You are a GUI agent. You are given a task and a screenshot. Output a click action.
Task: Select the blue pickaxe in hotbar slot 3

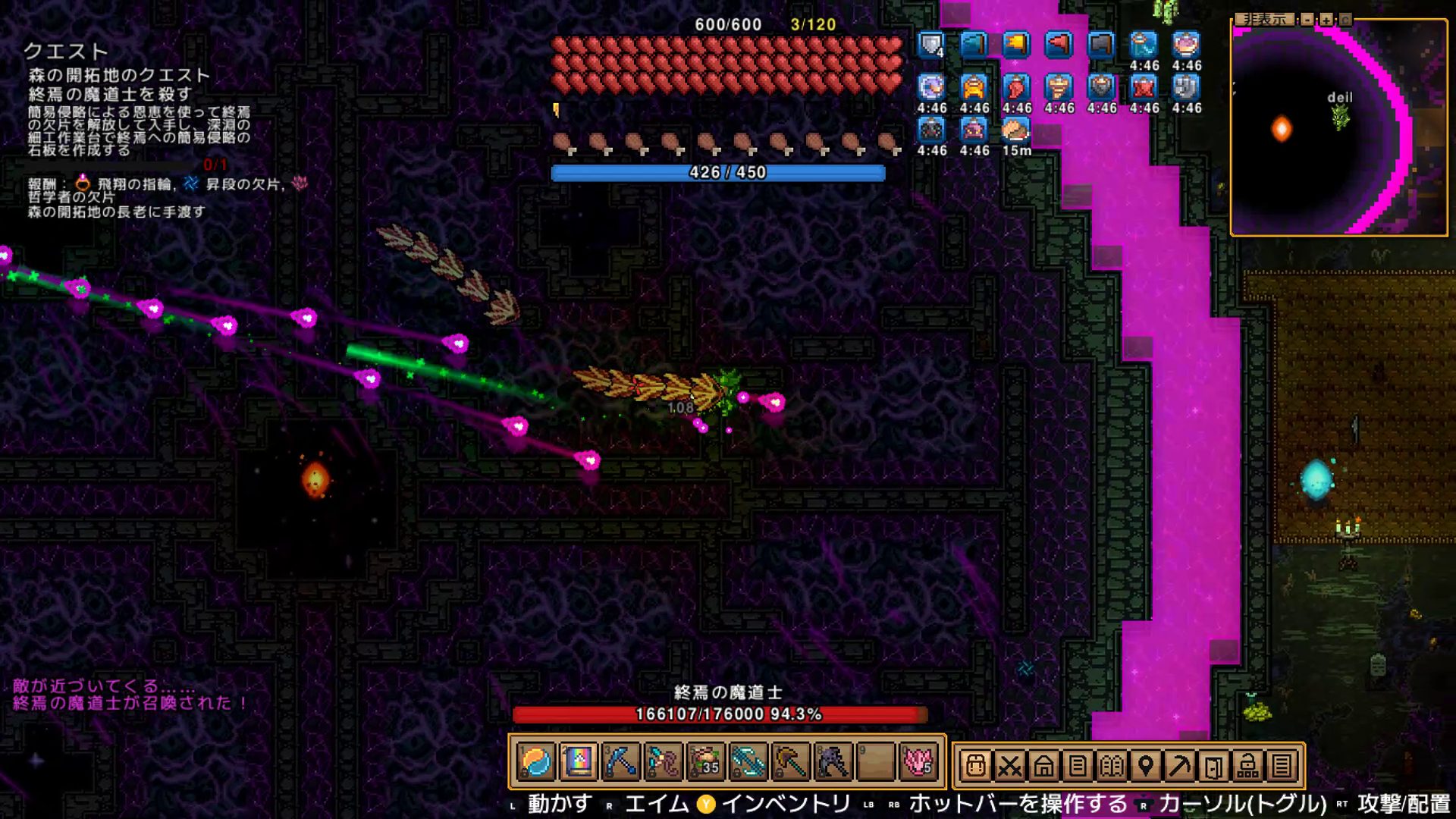(620, 762)
